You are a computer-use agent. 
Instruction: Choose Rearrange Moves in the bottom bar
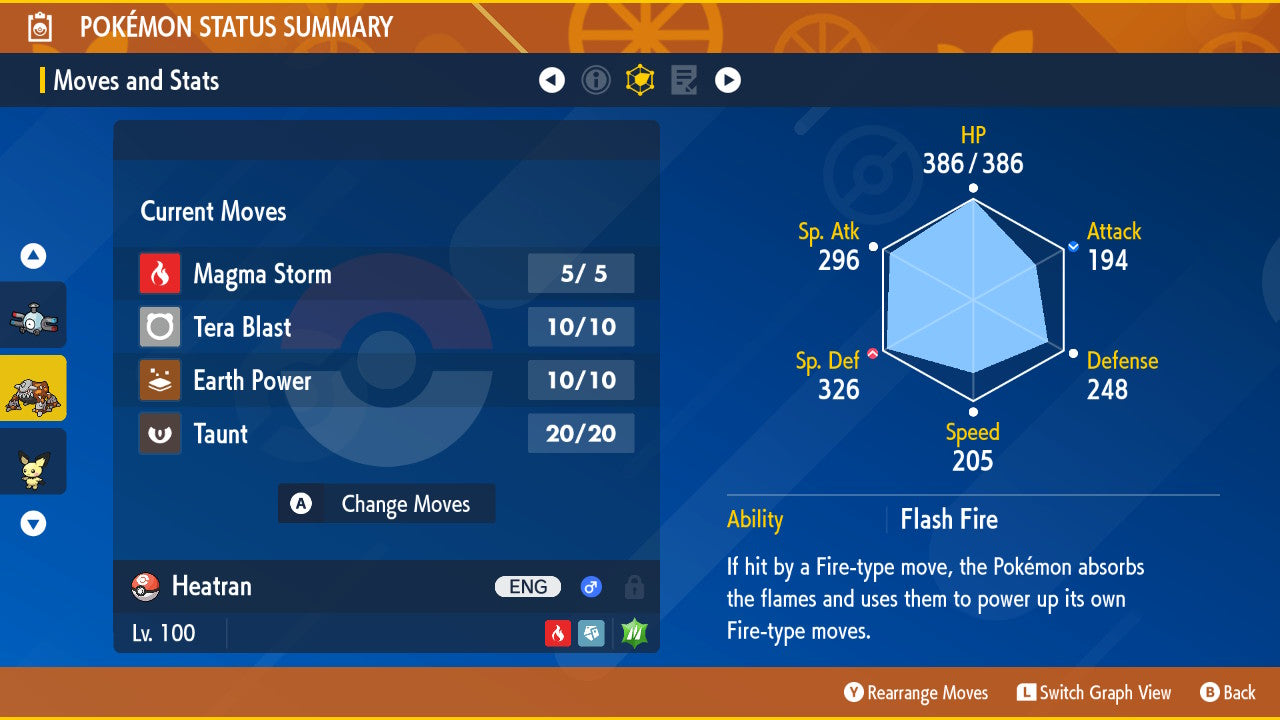pyautogui.click(x=916, y=692)
